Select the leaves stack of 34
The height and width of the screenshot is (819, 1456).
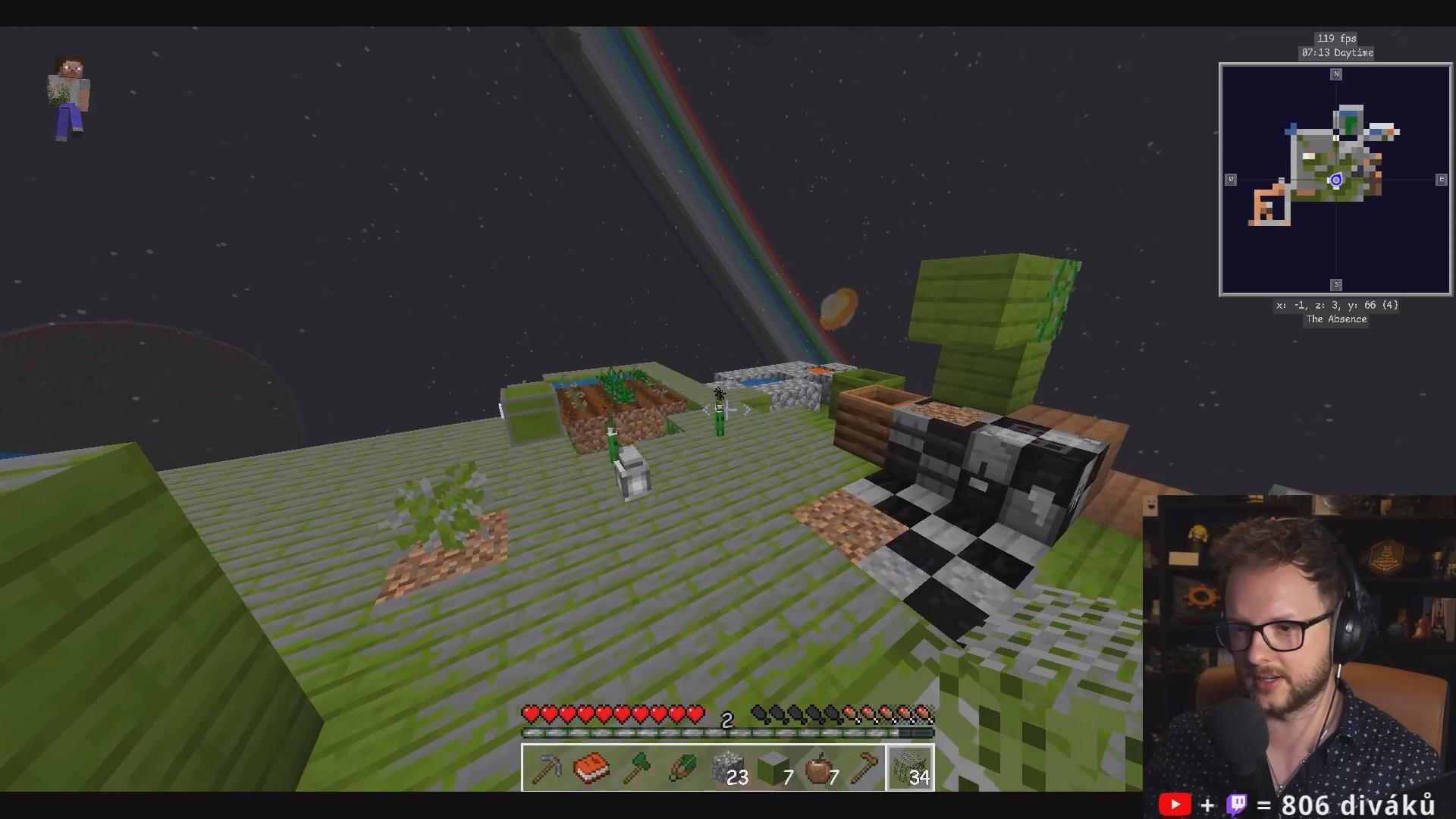[x=910, y=768]
